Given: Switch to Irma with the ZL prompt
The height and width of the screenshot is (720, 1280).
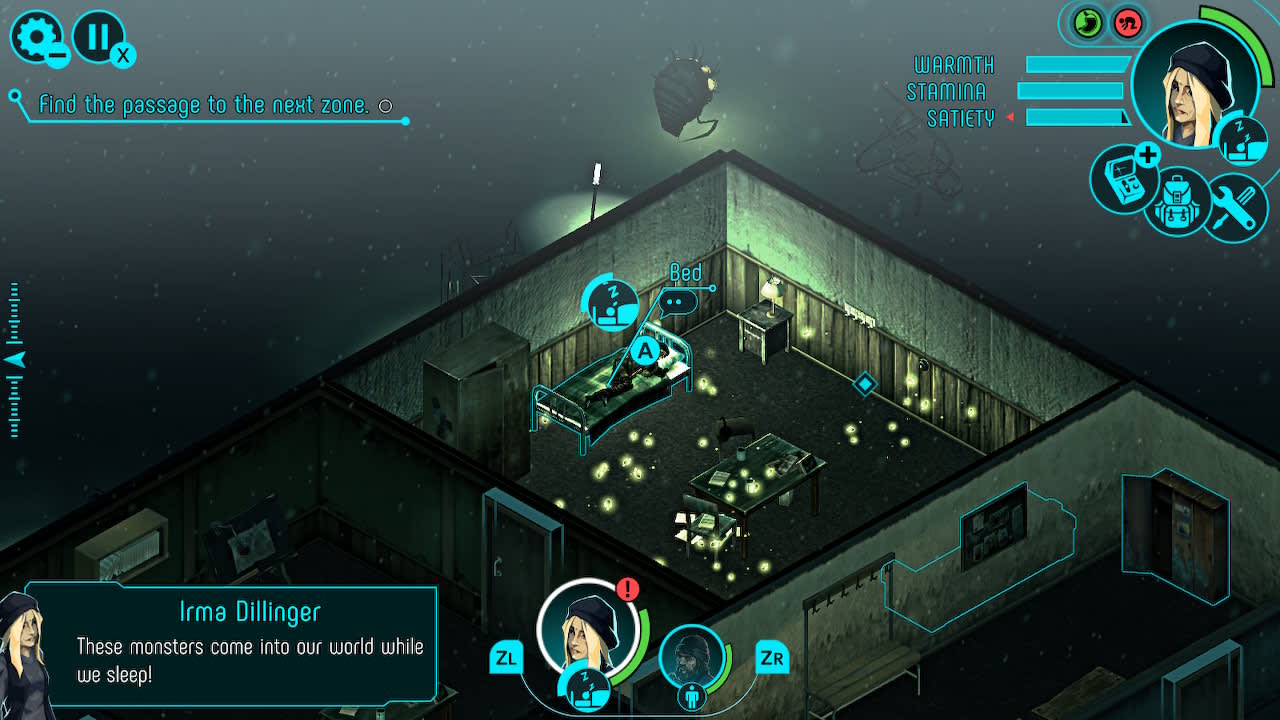Looking at the screenshot, I should click(506, 659).
